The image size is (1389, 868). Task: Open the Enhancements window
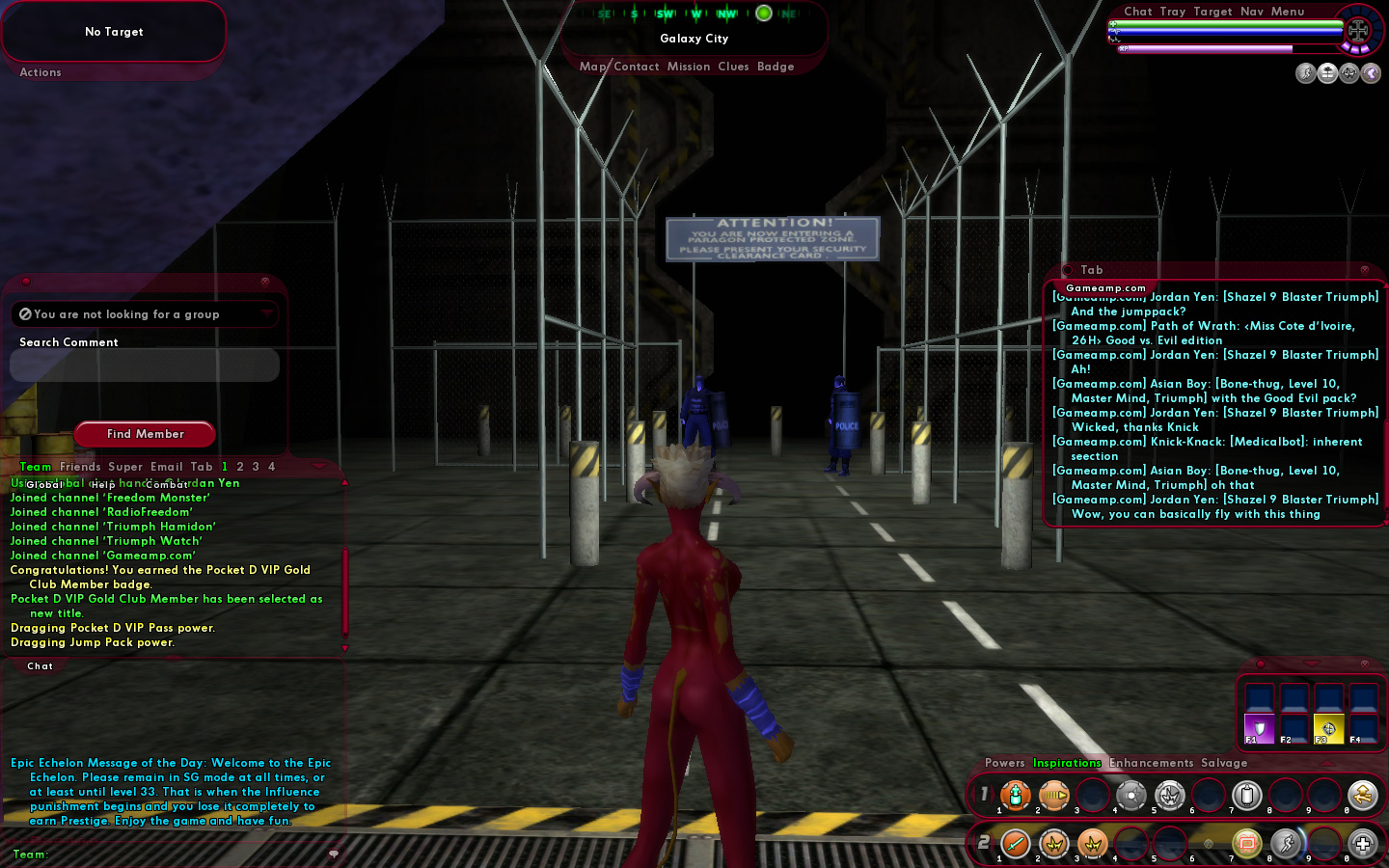coord(1151,763)
